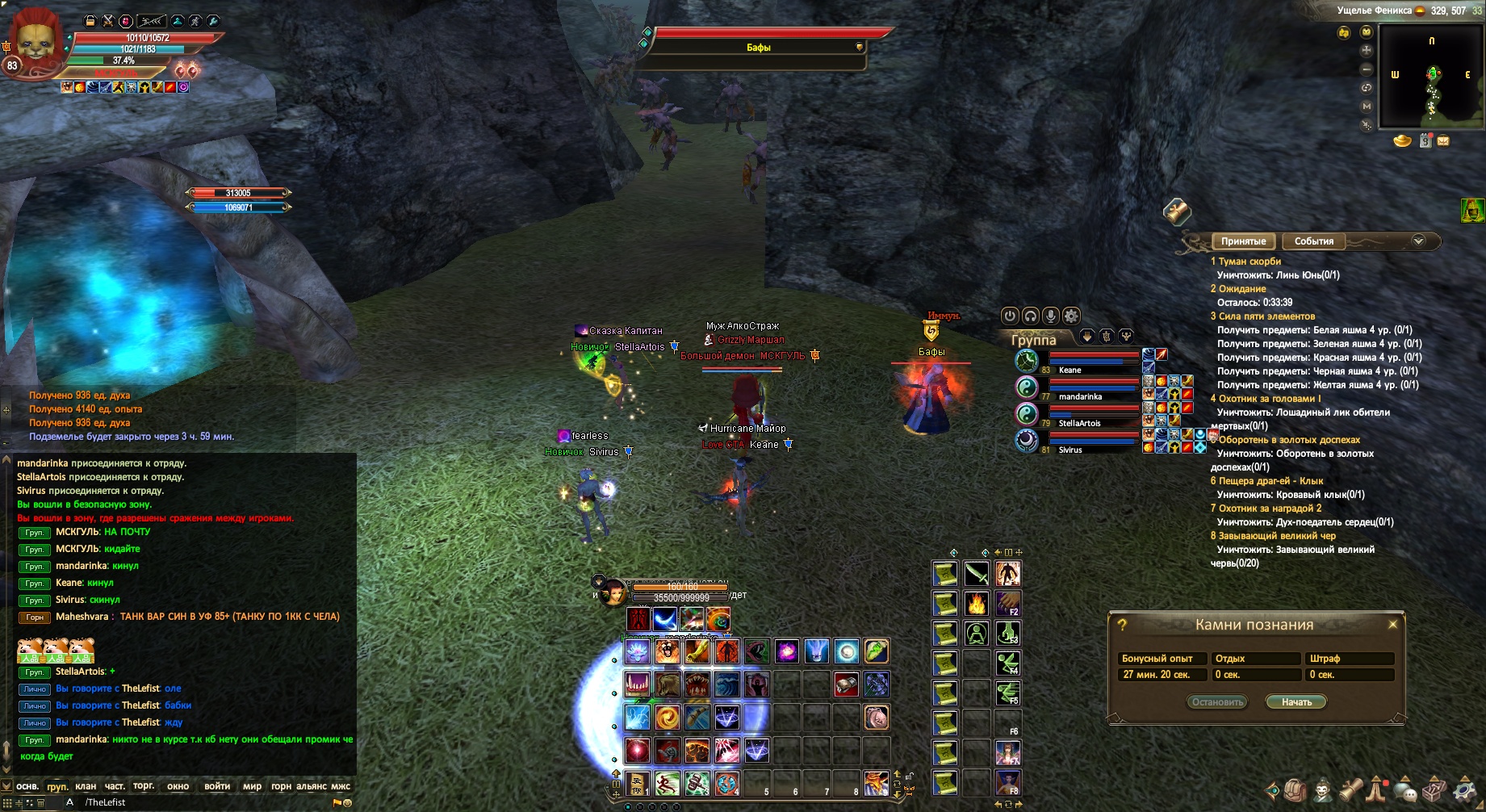Click the minimap display
Viewport: 1486px width, 812px height.
pos(1431,77)
